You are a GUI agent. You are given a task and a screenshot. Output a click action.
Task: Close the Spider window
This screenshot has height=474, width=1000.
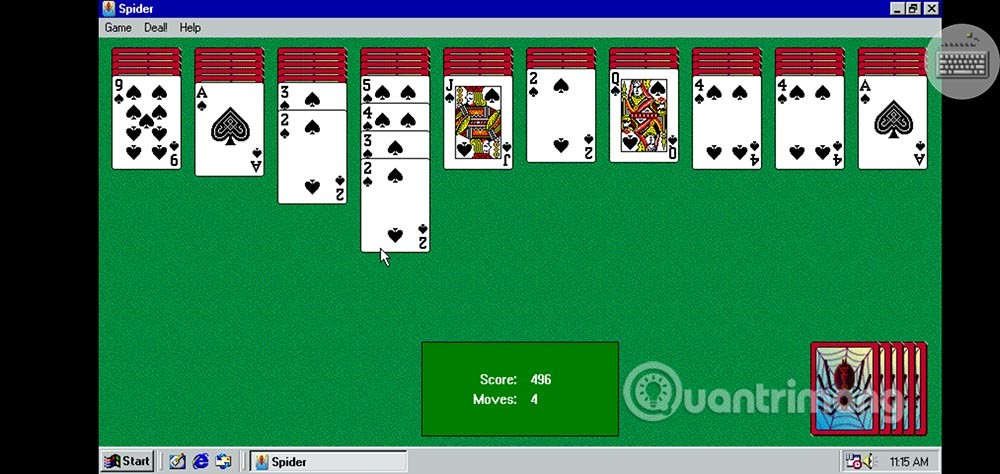tap(932, 8)
